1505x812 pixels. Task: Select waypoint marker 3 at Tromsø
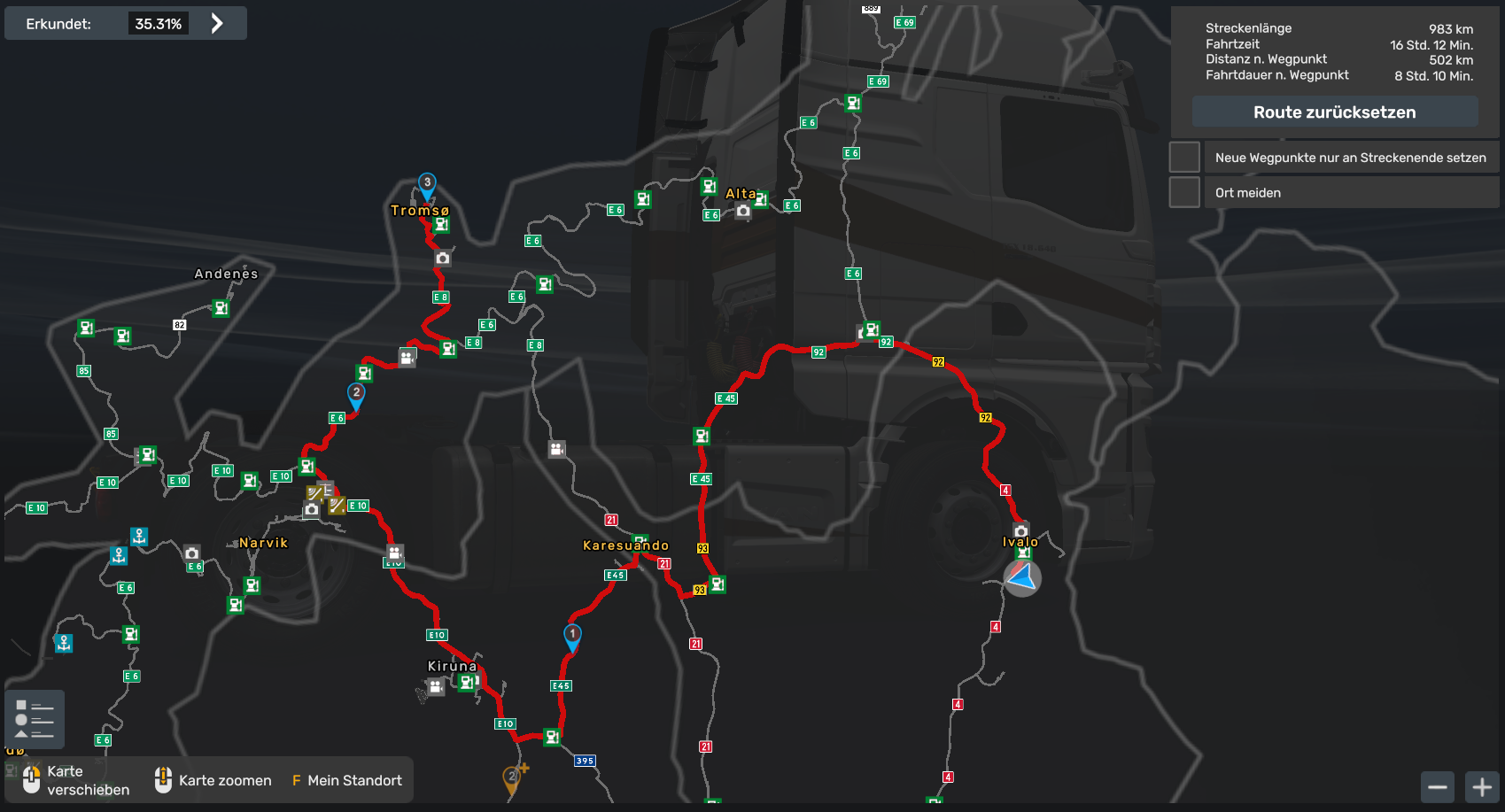[x=427, y=184]
